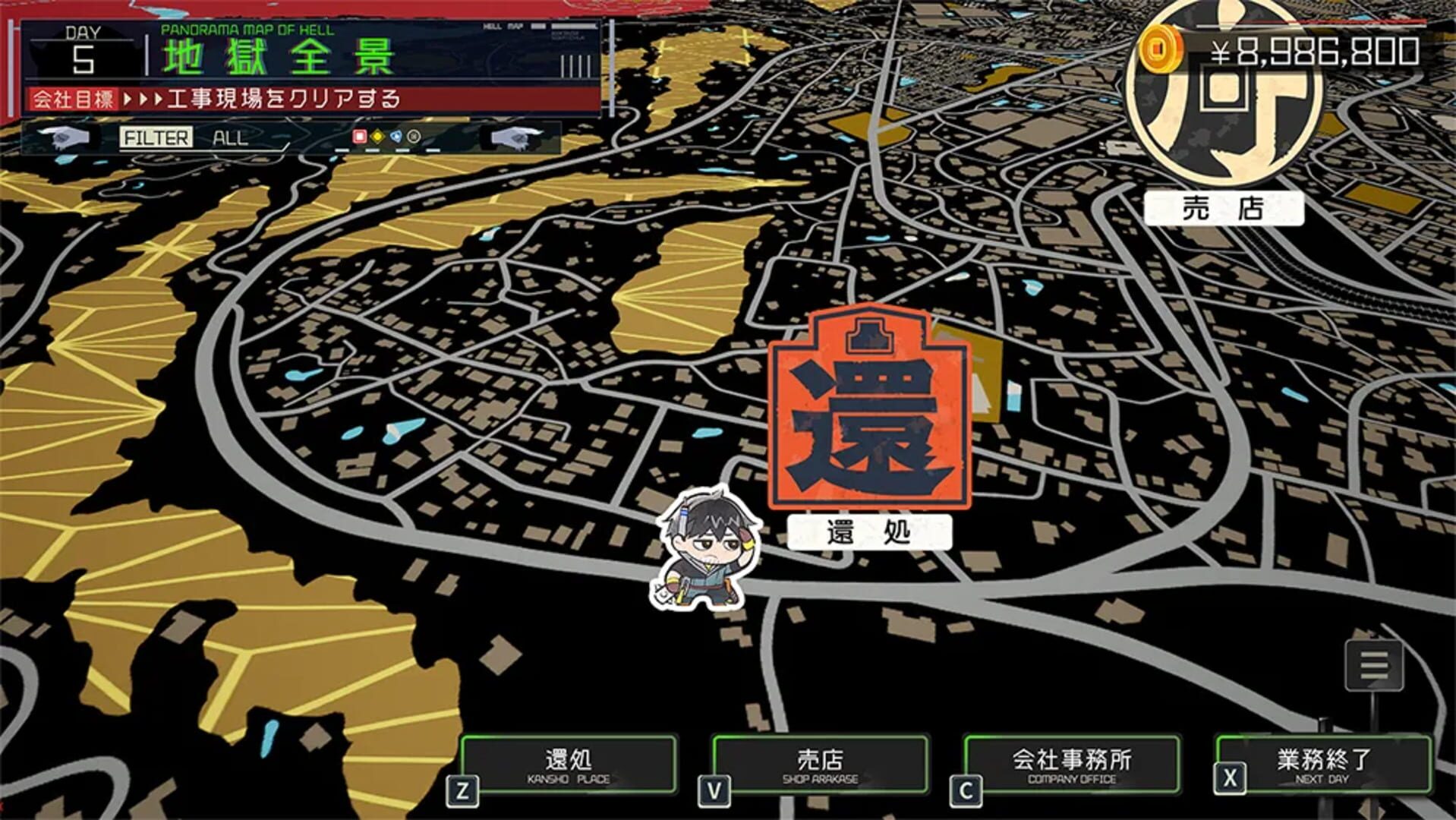Image resolution: width=1456 pixels, height=820 pixels.
Task: Click the right pointing-hand arrow in filter bar
Action: (513, 139)
